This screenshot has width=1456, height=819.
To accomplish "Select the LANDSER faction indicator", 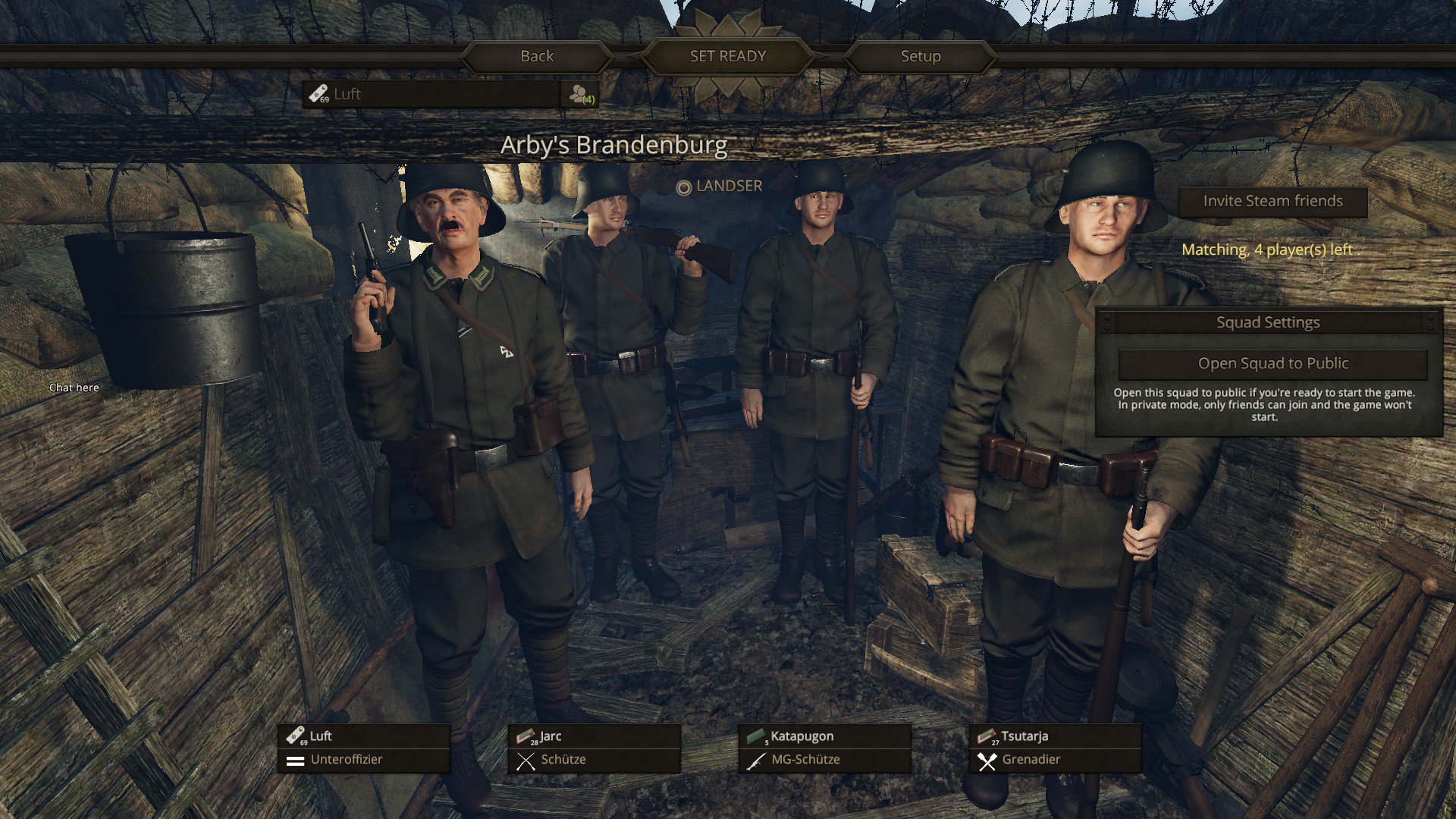I will click(x=723, y=185).
